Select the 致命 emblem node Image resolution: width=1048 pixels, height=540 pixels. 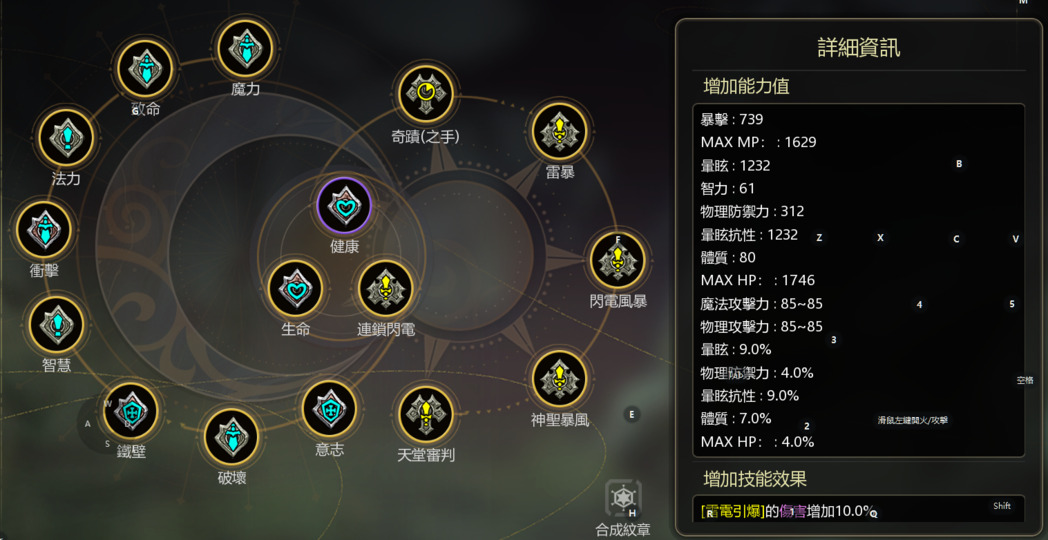coord(146,67)
